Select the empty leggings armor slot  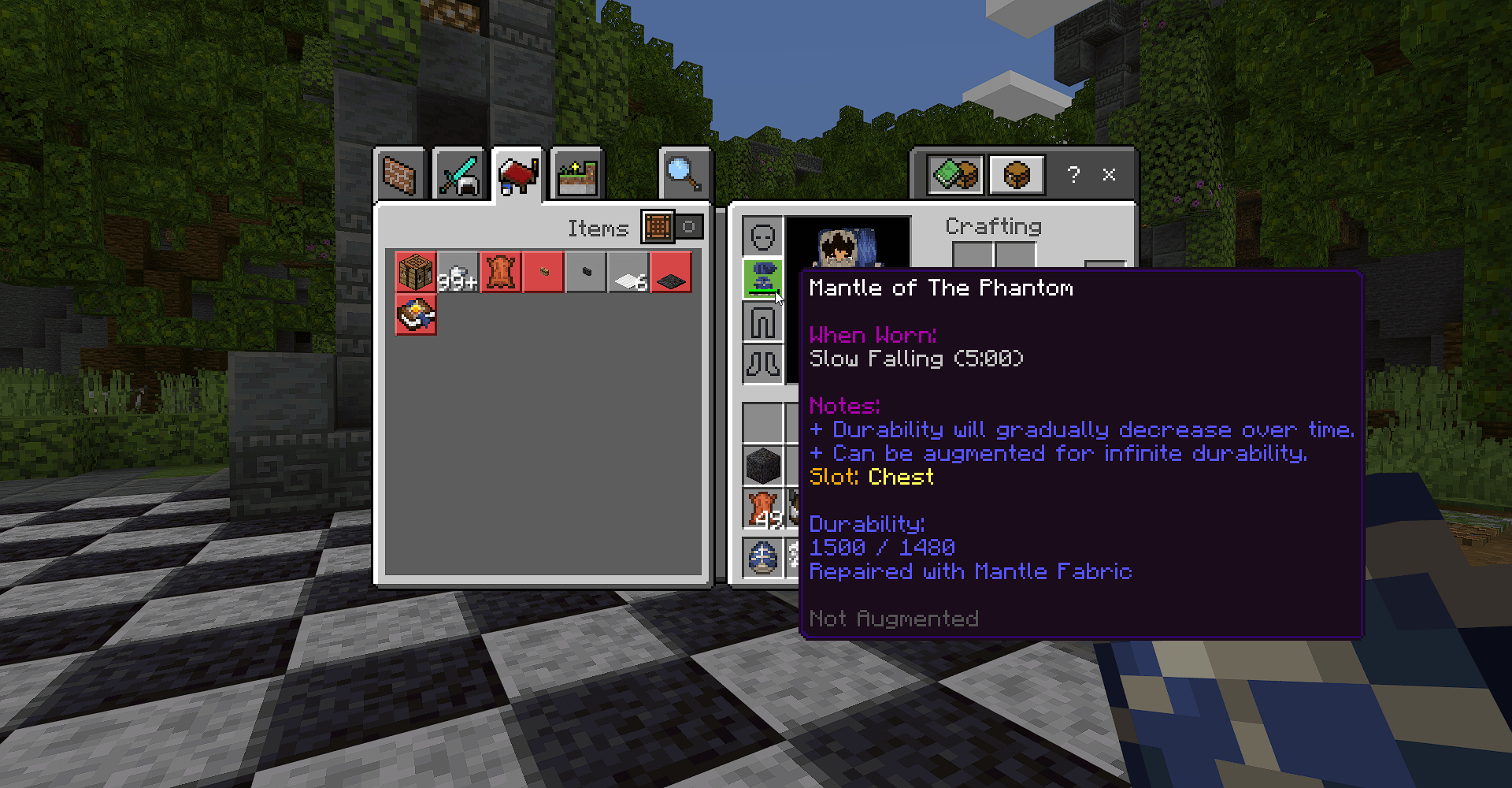pos(762,322)
